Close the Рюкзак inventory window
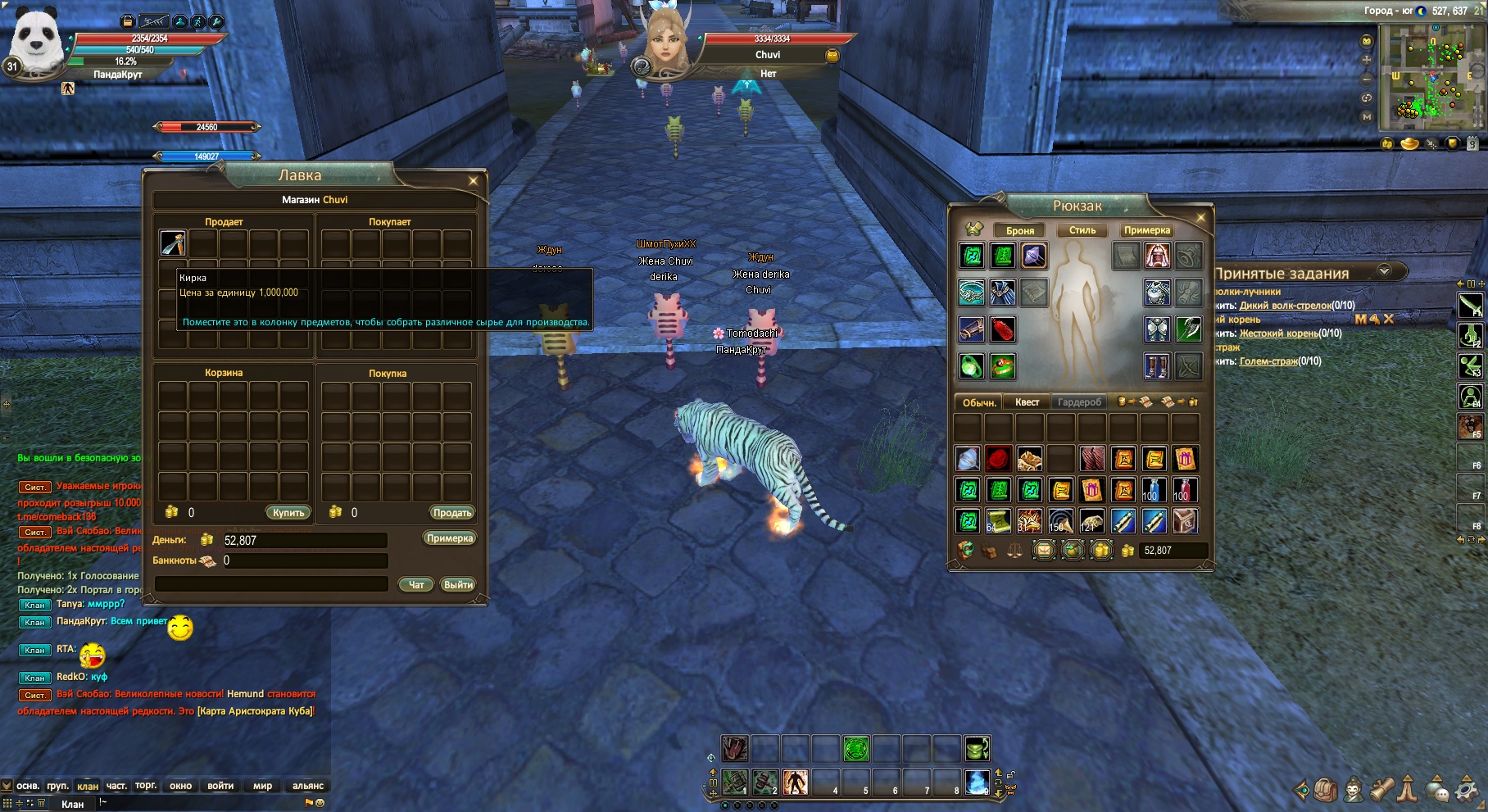The width and height of the screenshot is (1488, 812). 1200,218
